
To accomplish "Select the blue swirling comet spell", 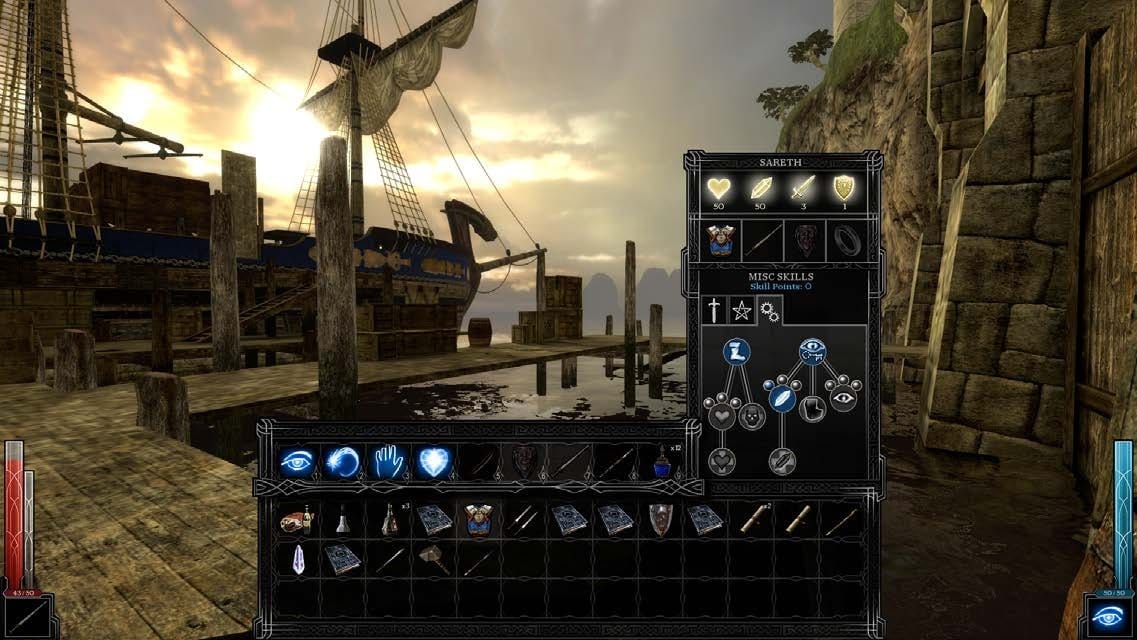I will click(343, 462).
